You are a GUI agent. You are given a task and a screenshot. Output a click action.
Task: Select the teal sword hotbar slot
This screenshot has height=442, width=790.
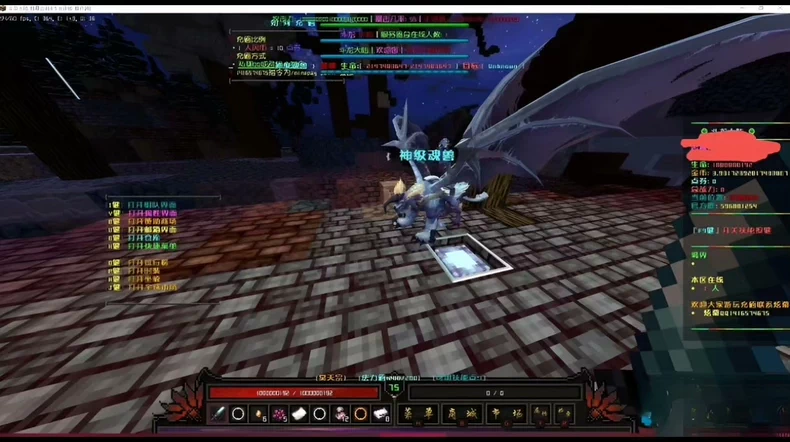218,414
